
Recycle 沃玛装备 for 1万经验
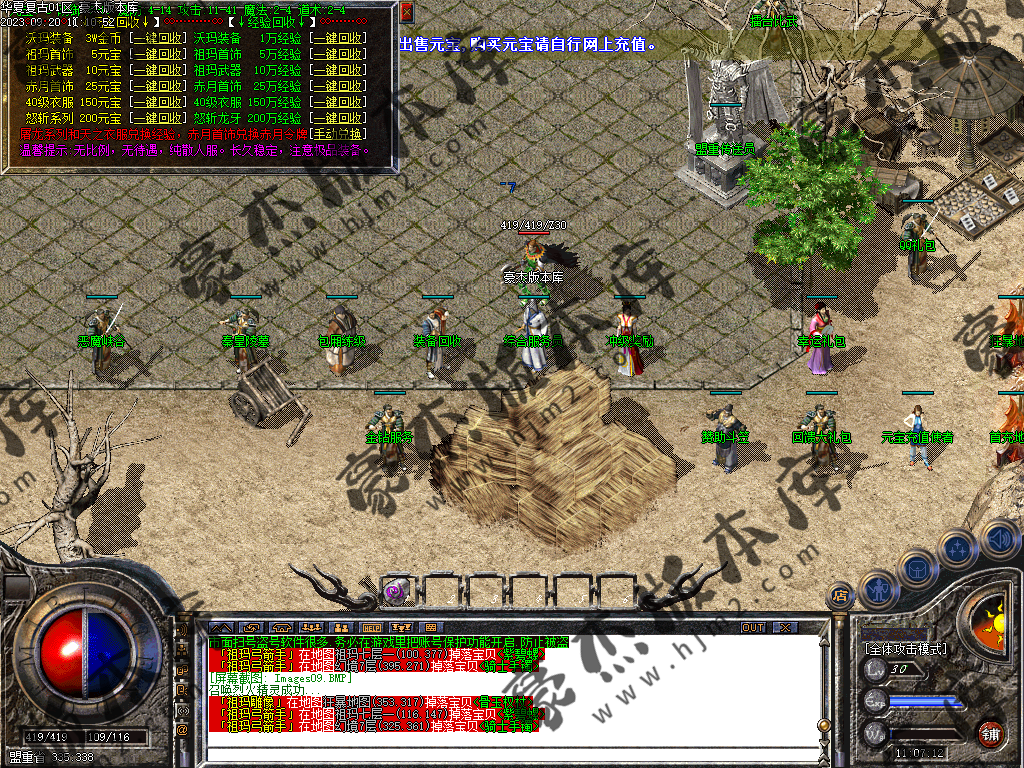pos(336,38)
